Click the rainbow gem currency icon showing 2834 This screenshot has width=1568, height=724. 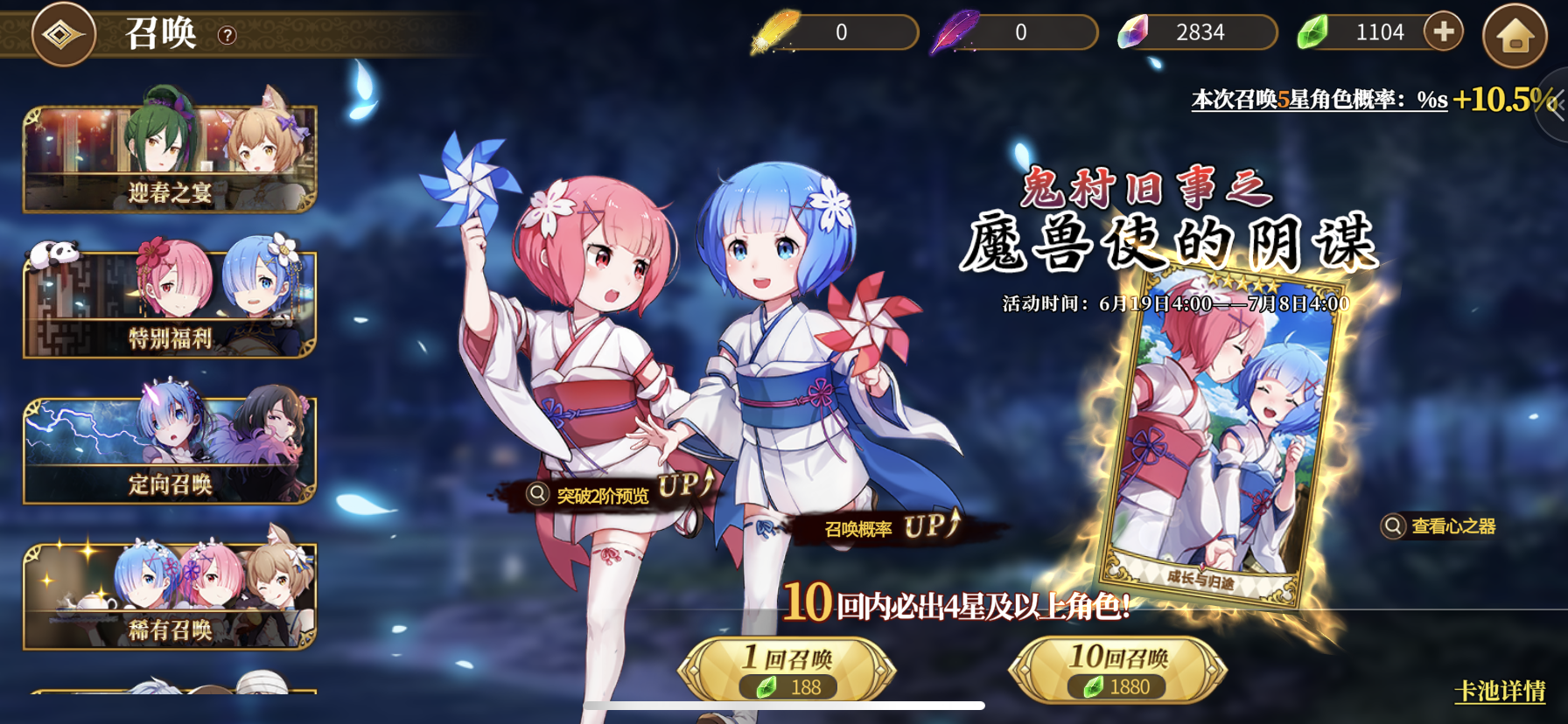[1132, 33]
